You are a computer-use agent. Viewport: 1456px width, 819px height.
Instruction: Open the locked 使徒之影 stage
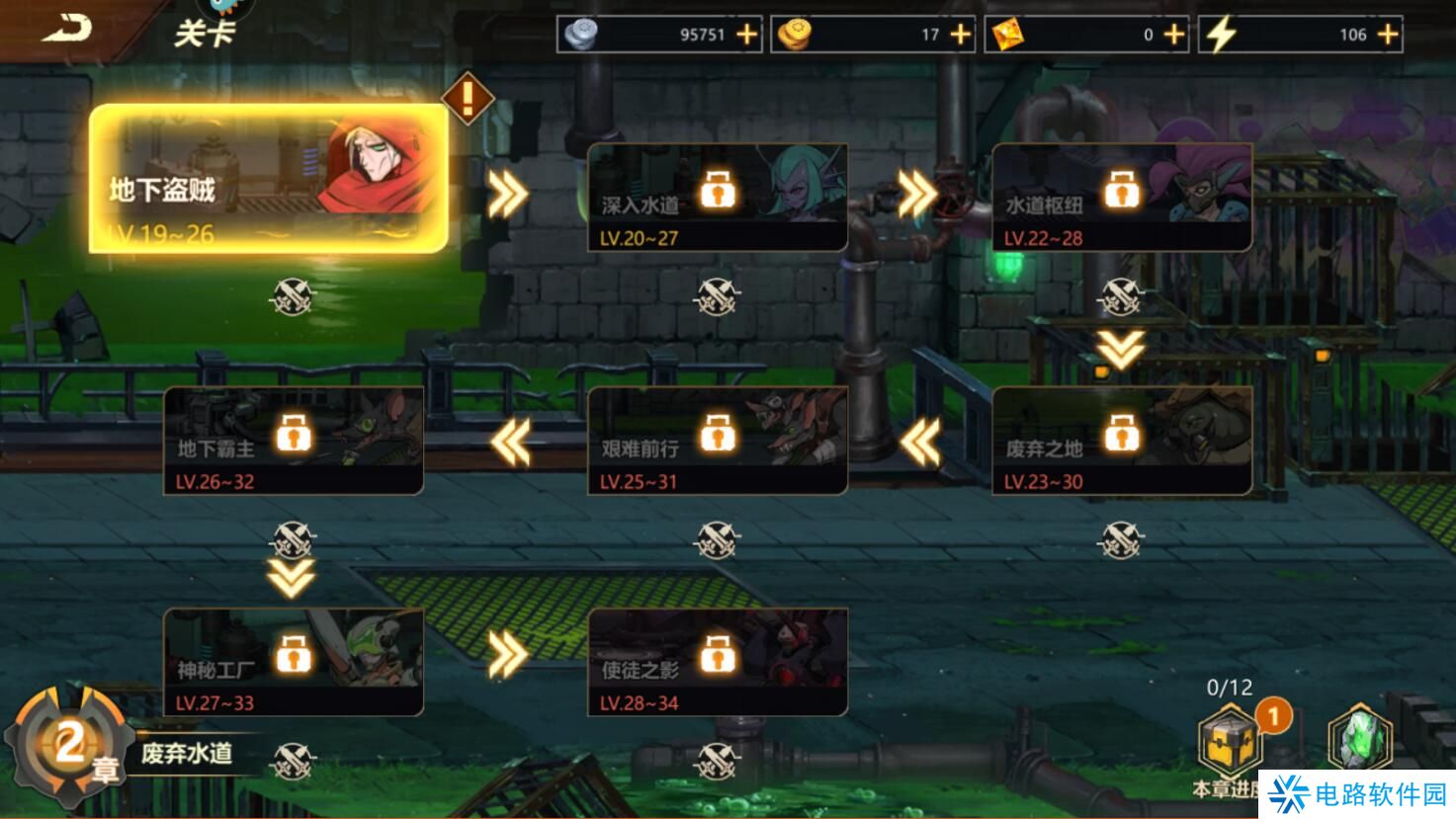(x=717, y=661)
